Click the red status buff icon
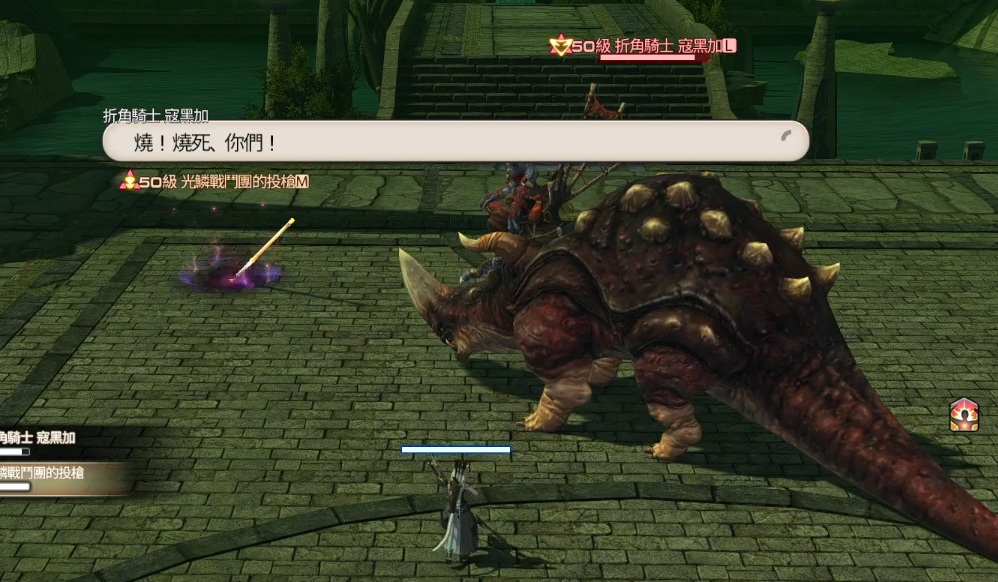 pos(964,414)
